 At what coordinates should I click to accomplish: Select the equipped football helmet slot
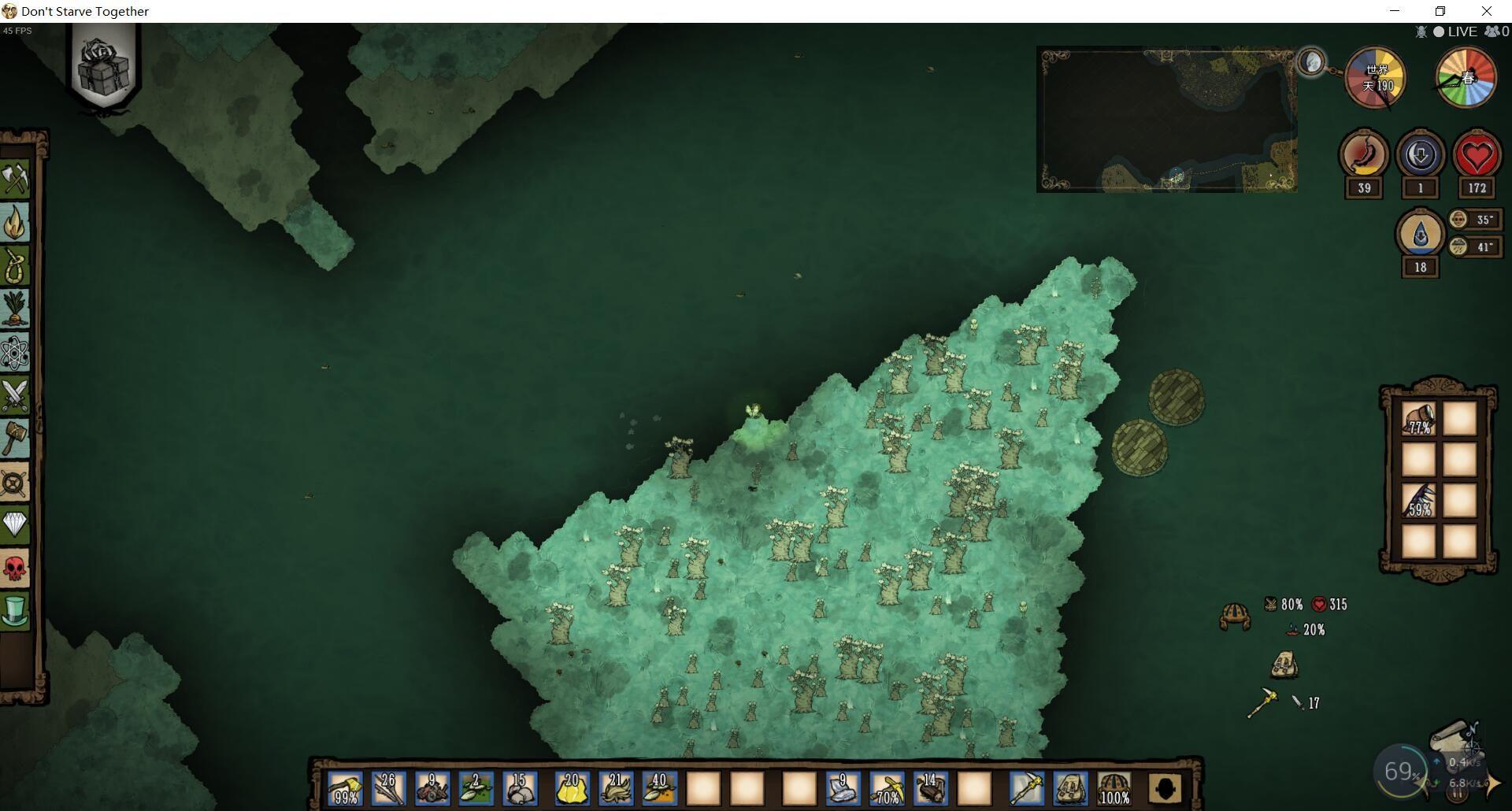pyautogui.click(x=1114, y=788)
